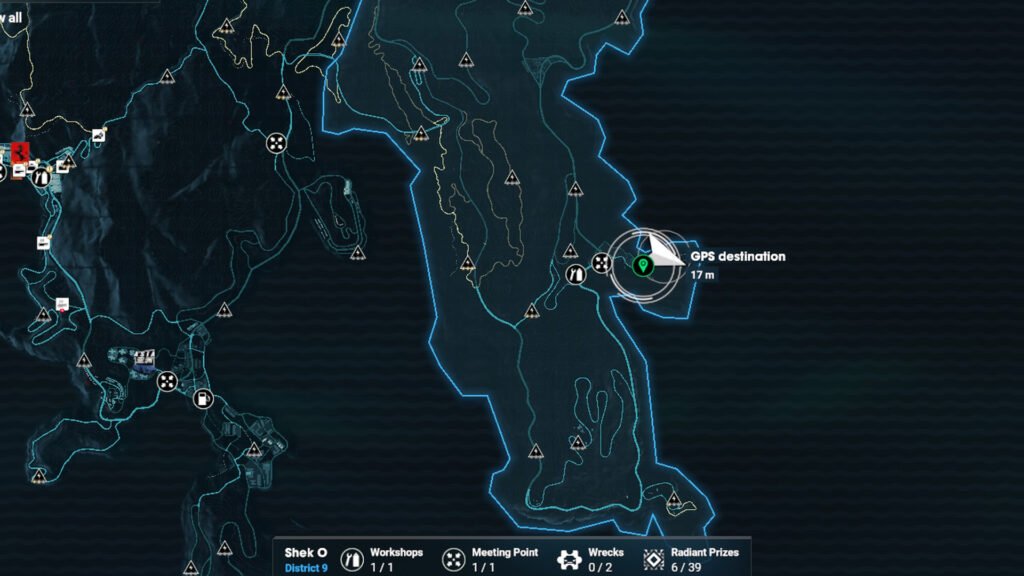
Task: Select the green GPS destination pin
Action: (643, 265)
